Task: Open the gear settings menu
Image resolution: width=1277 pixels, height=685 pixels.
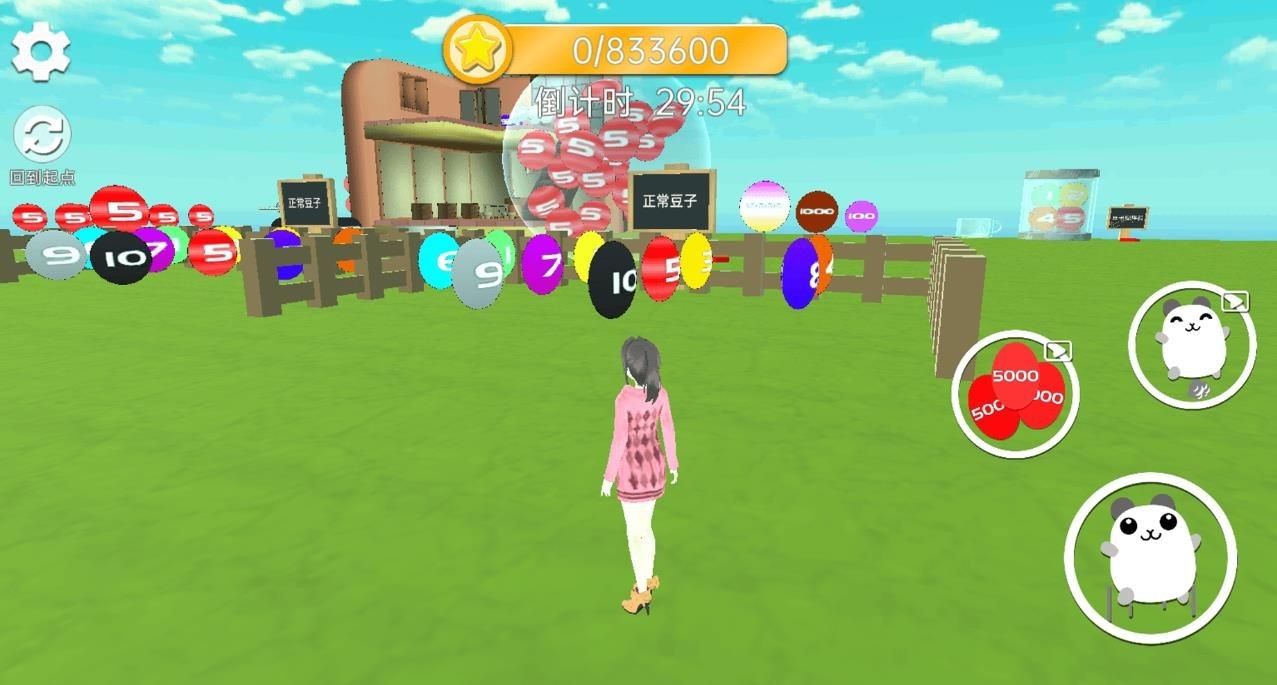Action: (x=41, y=51)
